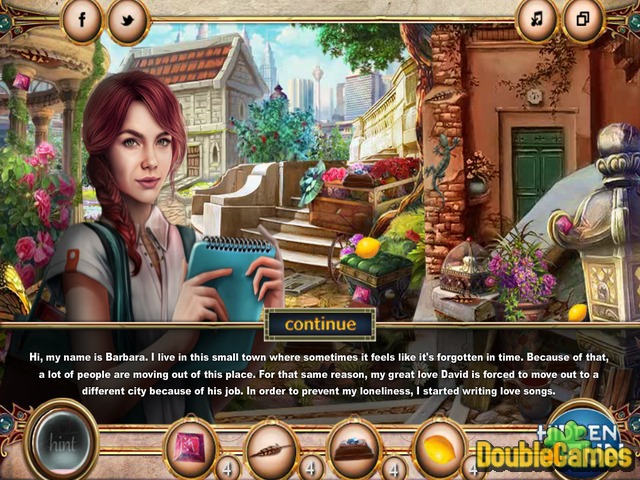This screenshot has width=640, height=480.
Task: Click the continue button
Action: tap(319, 324)
